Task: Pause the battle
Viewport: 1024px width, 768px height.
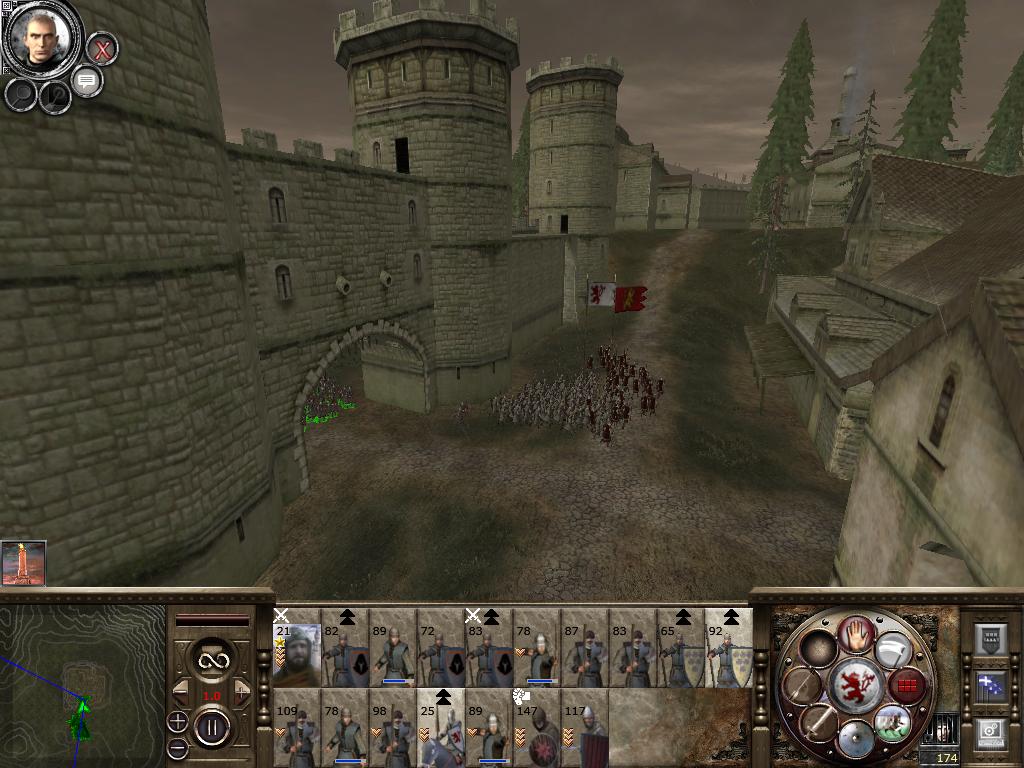Action: coord(212,725)
